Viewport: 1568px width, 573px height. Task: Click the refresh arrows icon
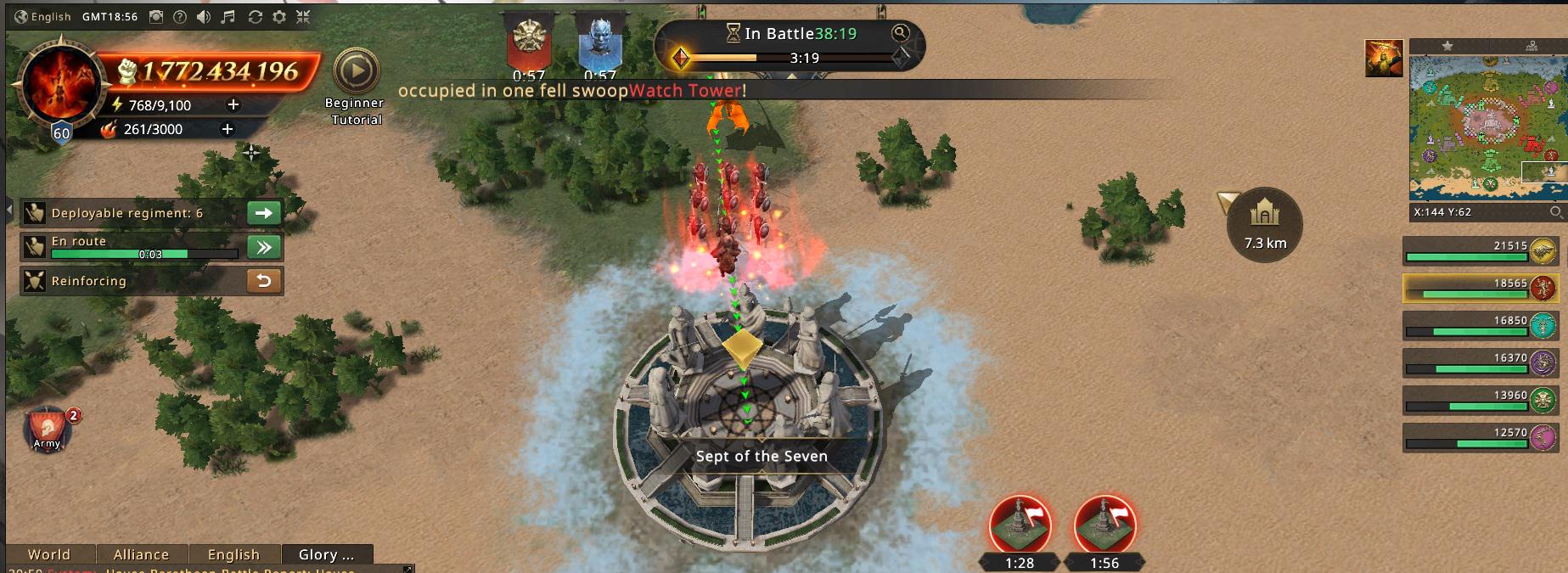[x=255, y=17]
